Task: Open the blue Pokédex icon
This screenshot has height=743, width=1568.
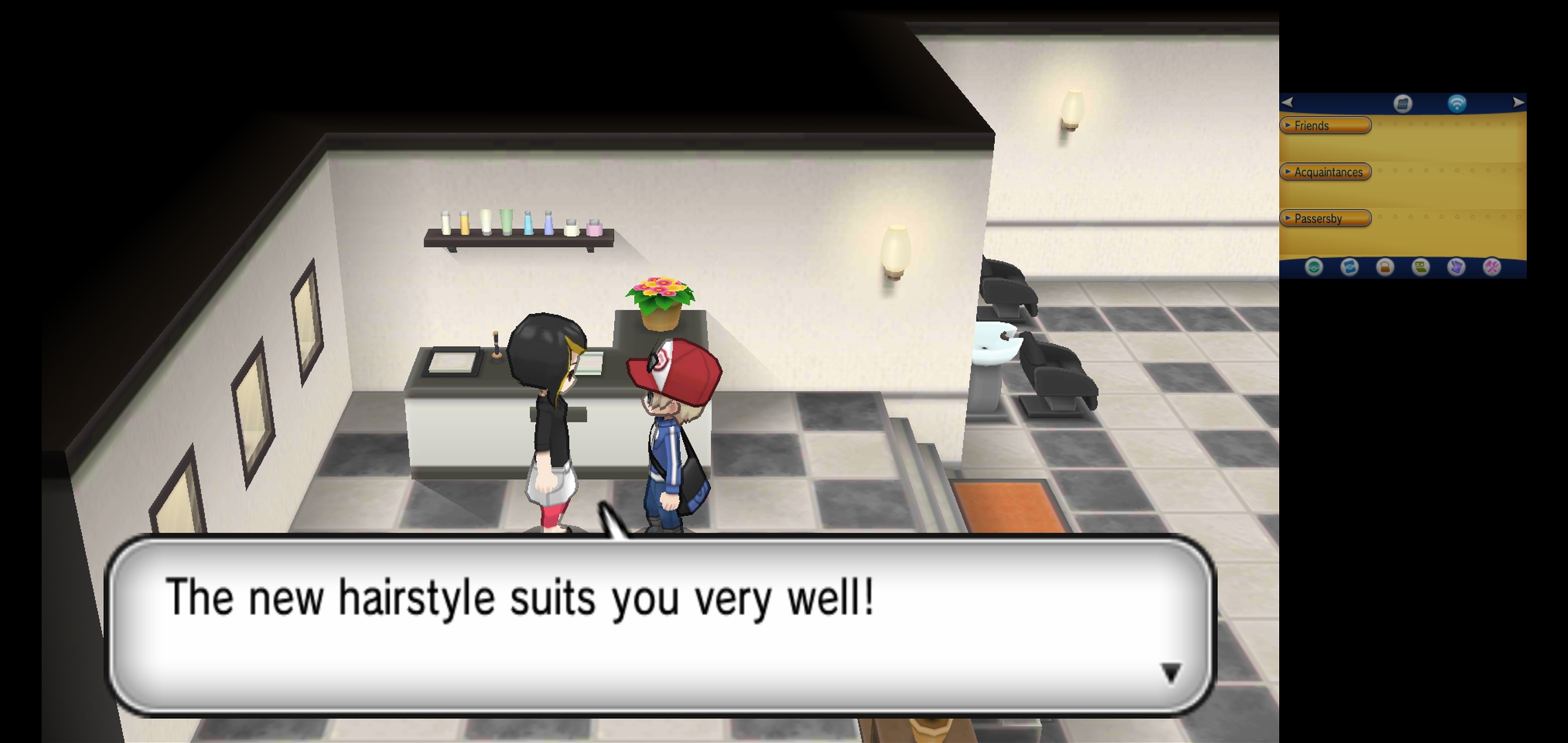Action: coord(1349,267)
